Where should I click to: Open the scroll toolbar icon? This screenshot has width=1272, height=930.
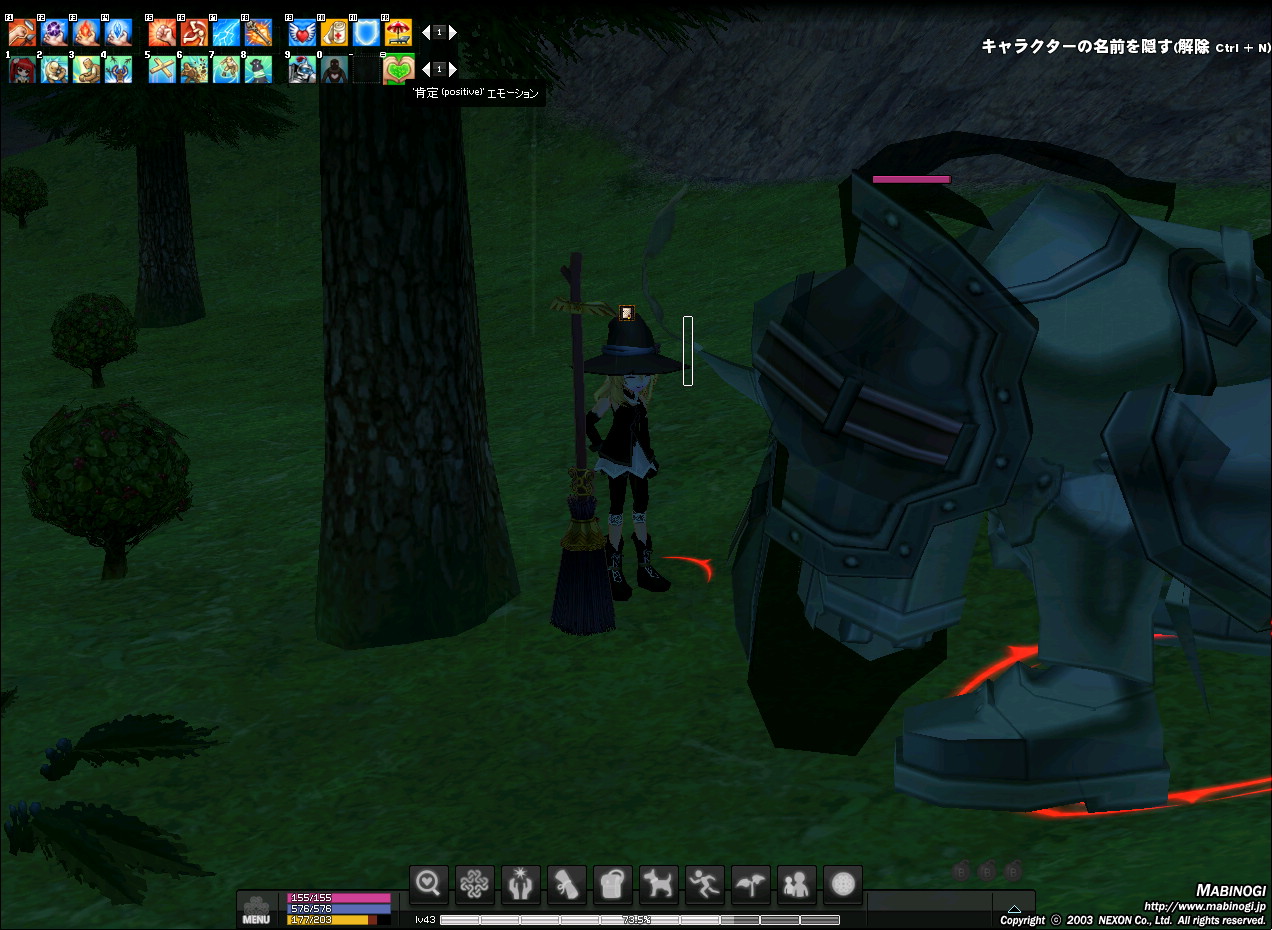[x=567, y=884]
